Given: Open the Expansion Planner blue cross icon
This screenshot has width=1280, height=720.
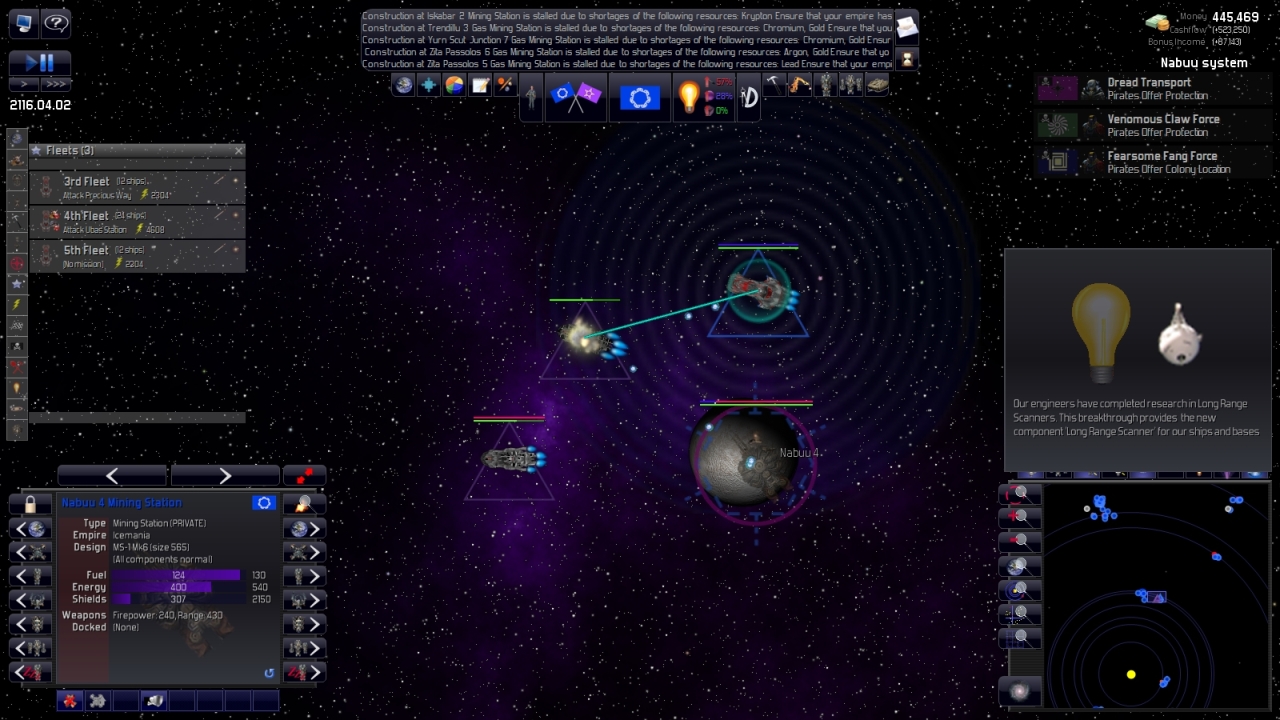Looking at the screenshot, I should pyautogui.click(x=428, y=85).
